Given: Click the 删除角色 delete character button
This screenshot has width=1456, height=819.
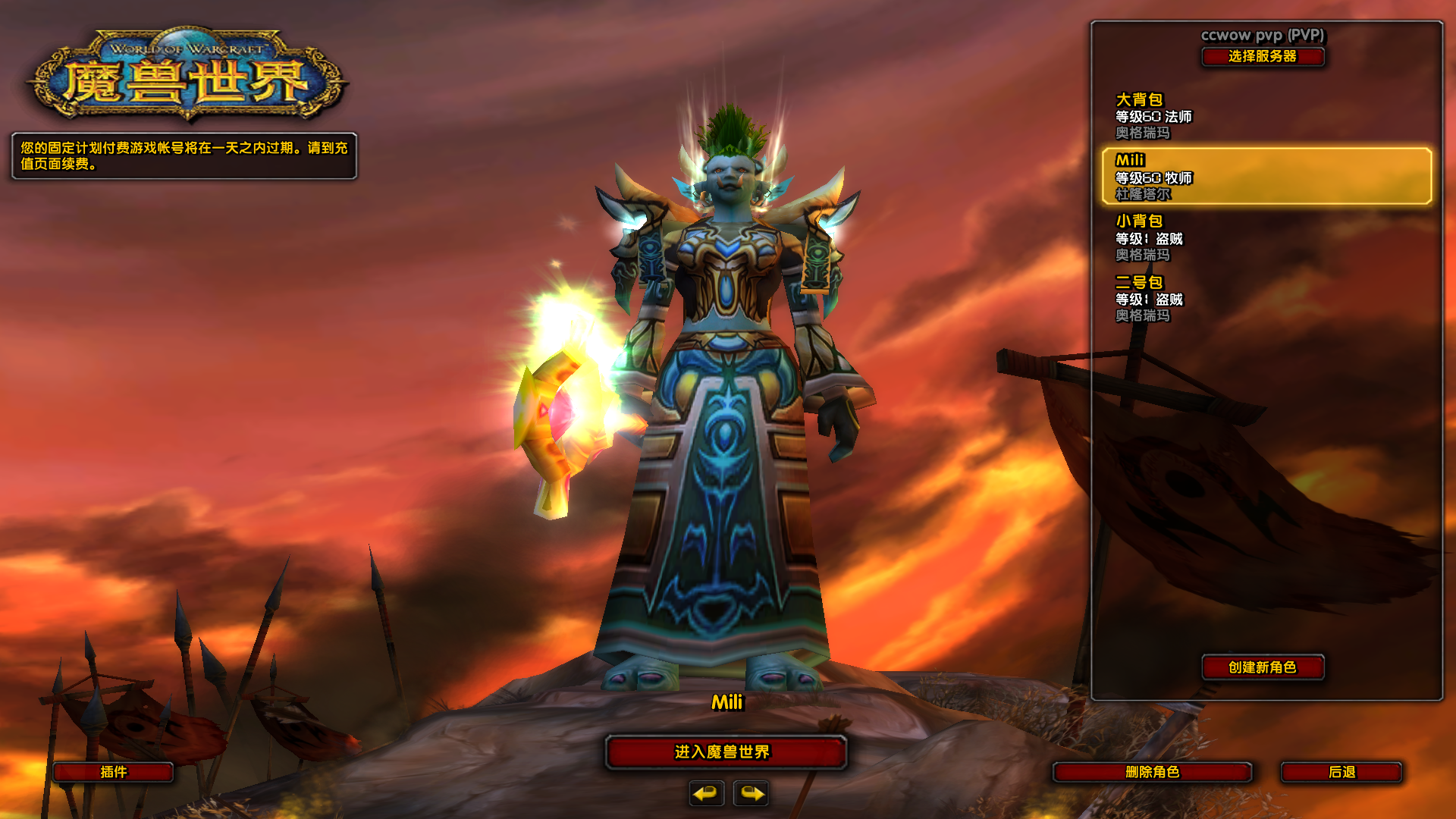Looking at the screenshot, I should 1152,772.
